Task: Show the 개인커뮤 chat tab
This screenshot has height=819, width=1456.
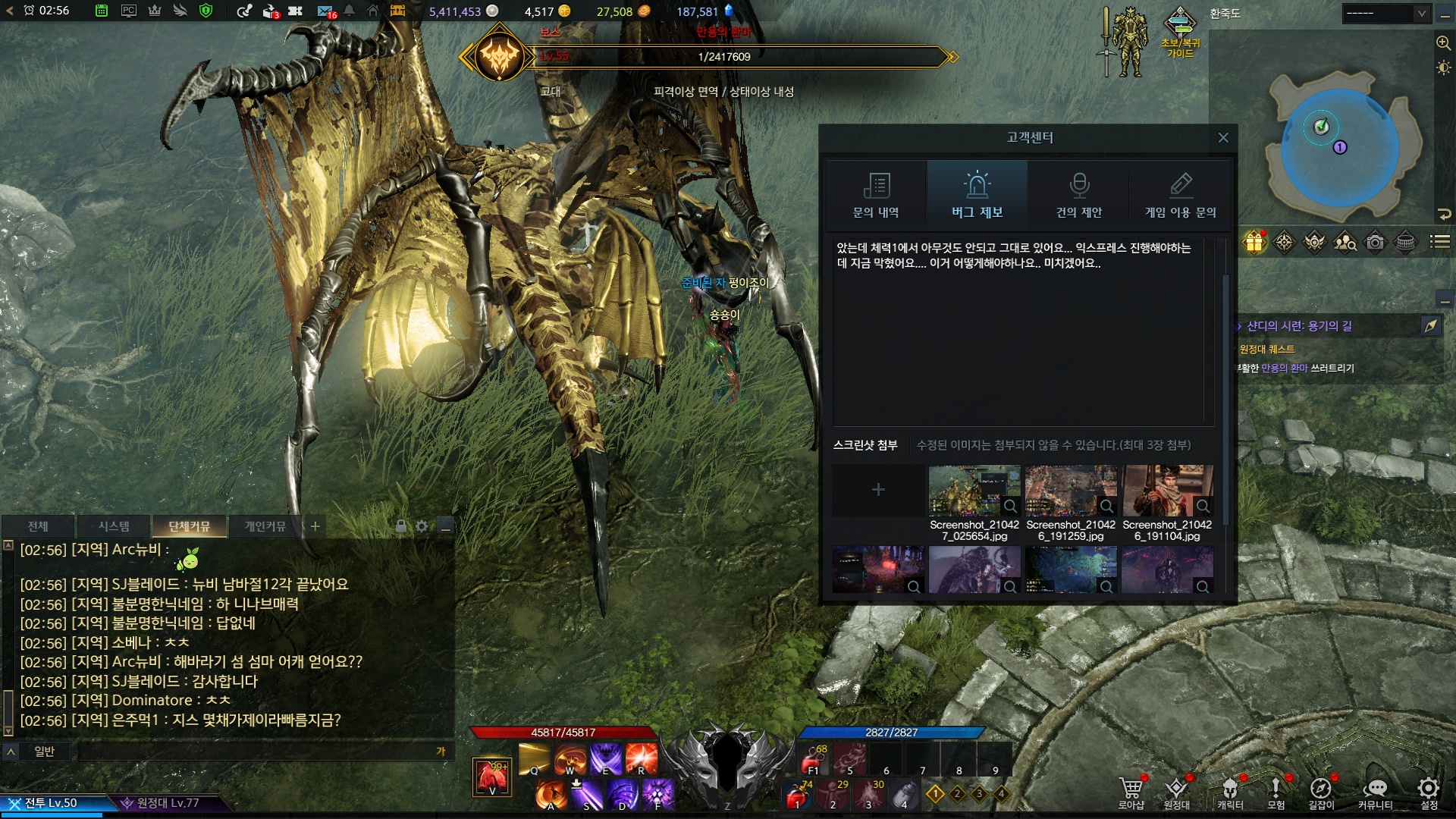Action: [265, 526]
